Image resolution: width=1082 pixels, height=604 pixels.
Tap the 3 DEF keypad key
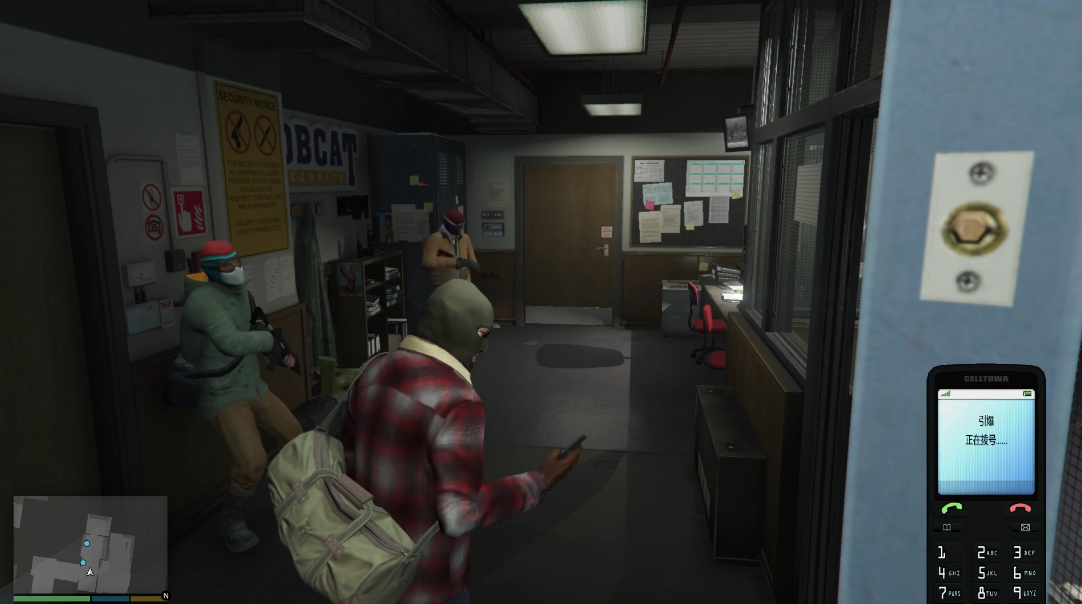[x=1023, y=552]
